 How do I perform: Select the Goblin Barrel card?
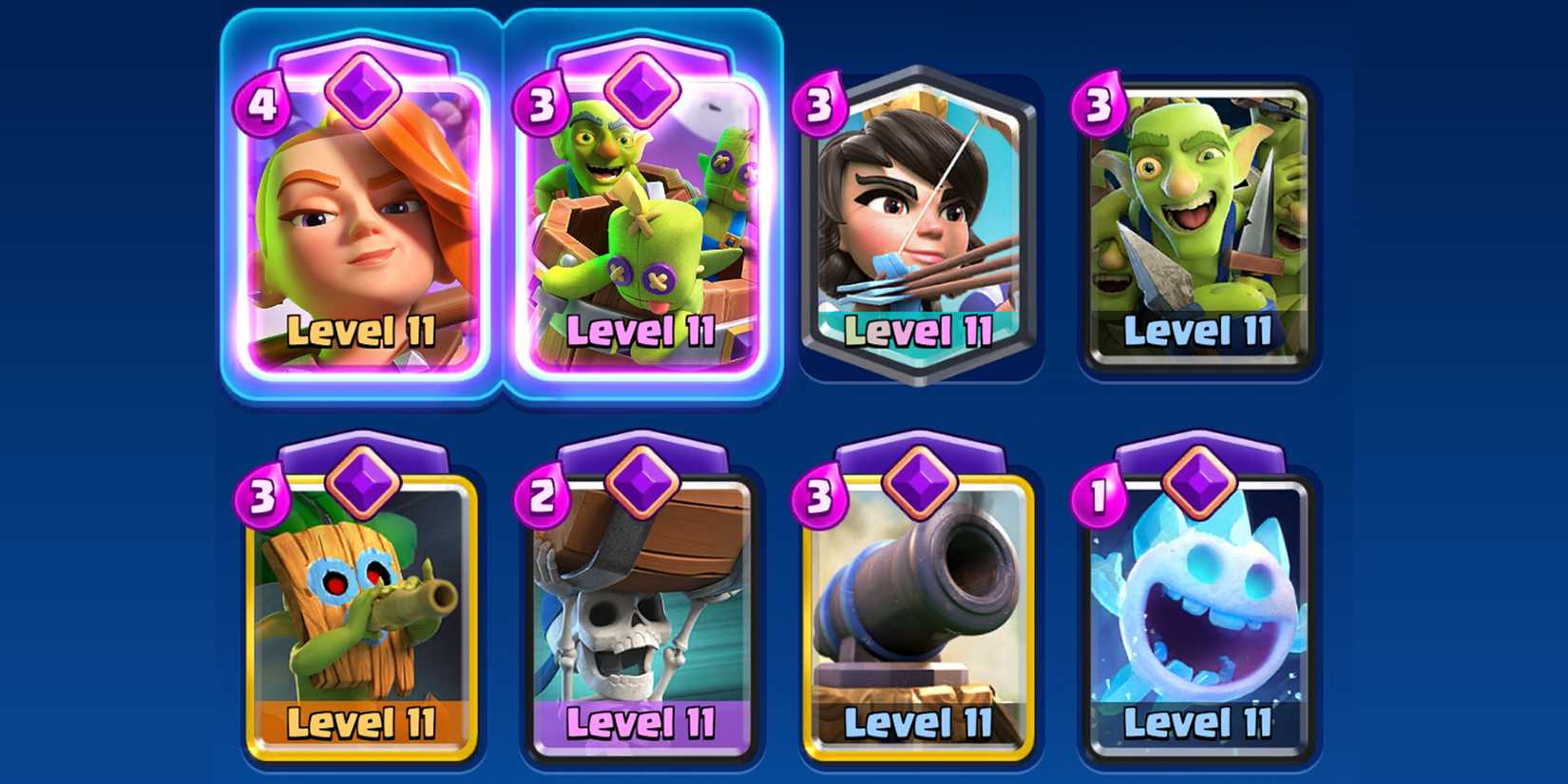point(641,219)
